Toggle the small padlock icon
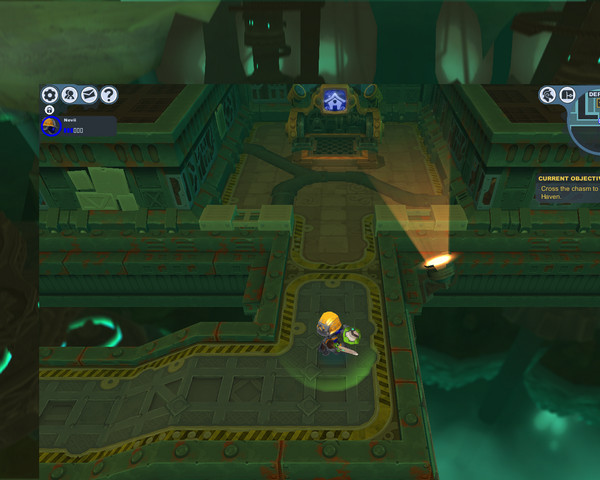Screen dimensions: 600x480 click(x=49, y=110)
